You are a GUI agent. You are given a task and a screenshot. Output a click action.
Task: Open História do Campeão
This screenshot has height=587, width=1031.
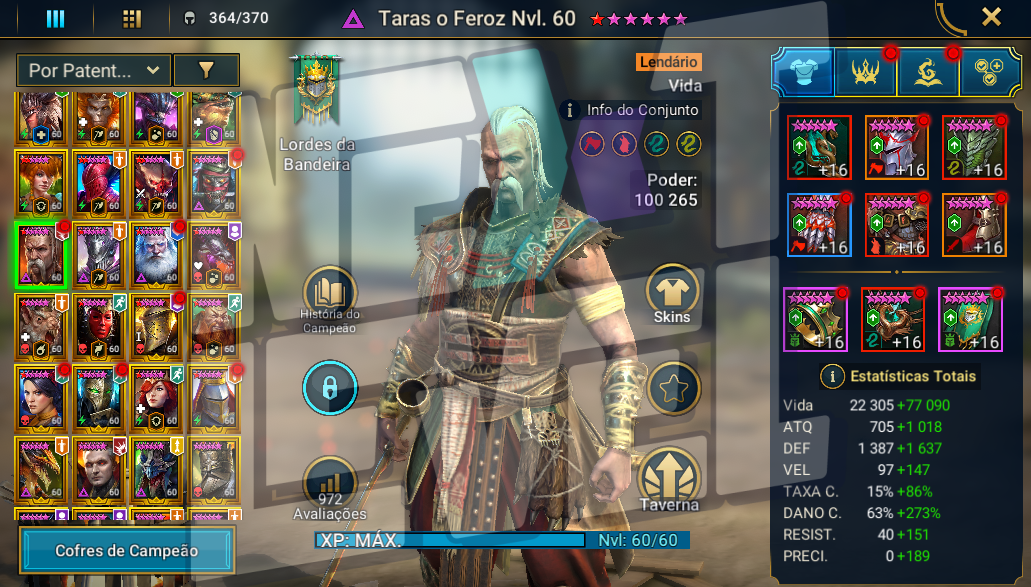[x=329, y=293]
